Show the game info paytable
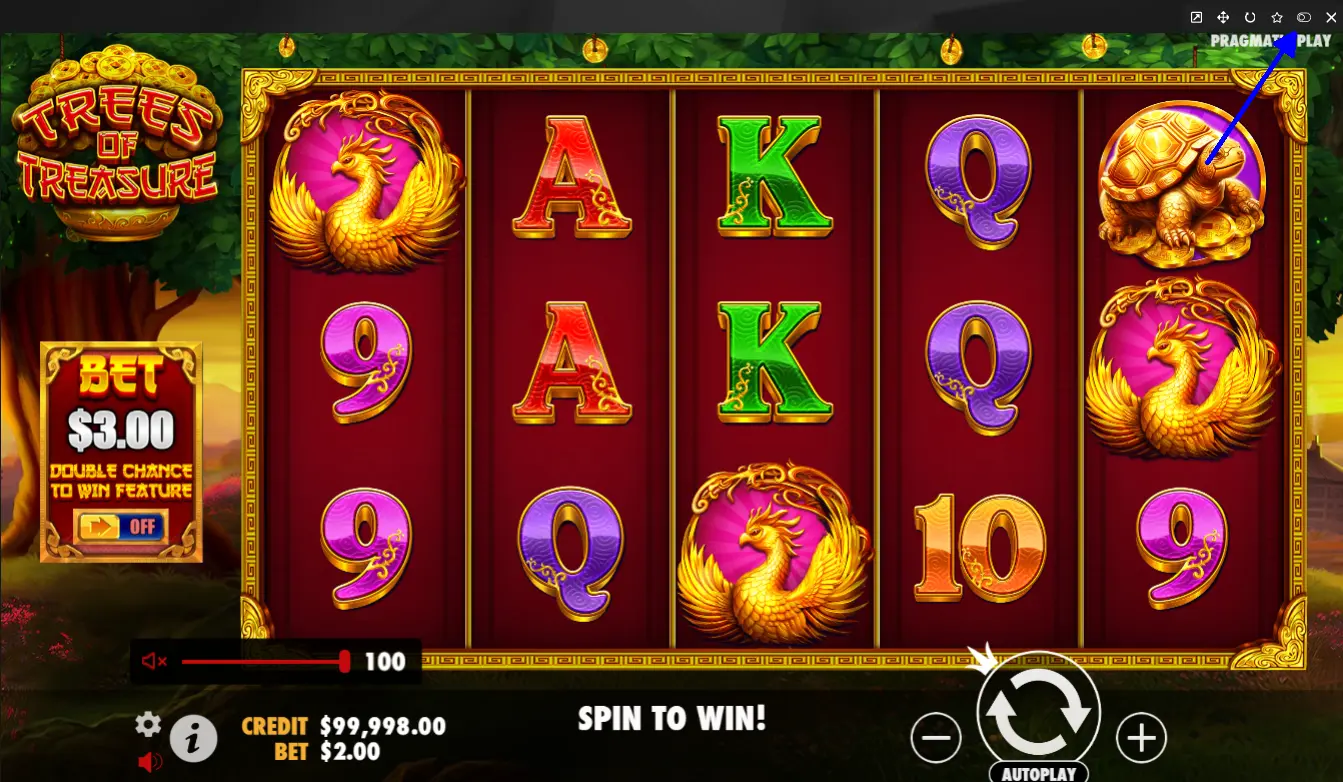The image size is (1343, 782). point(194,739)
